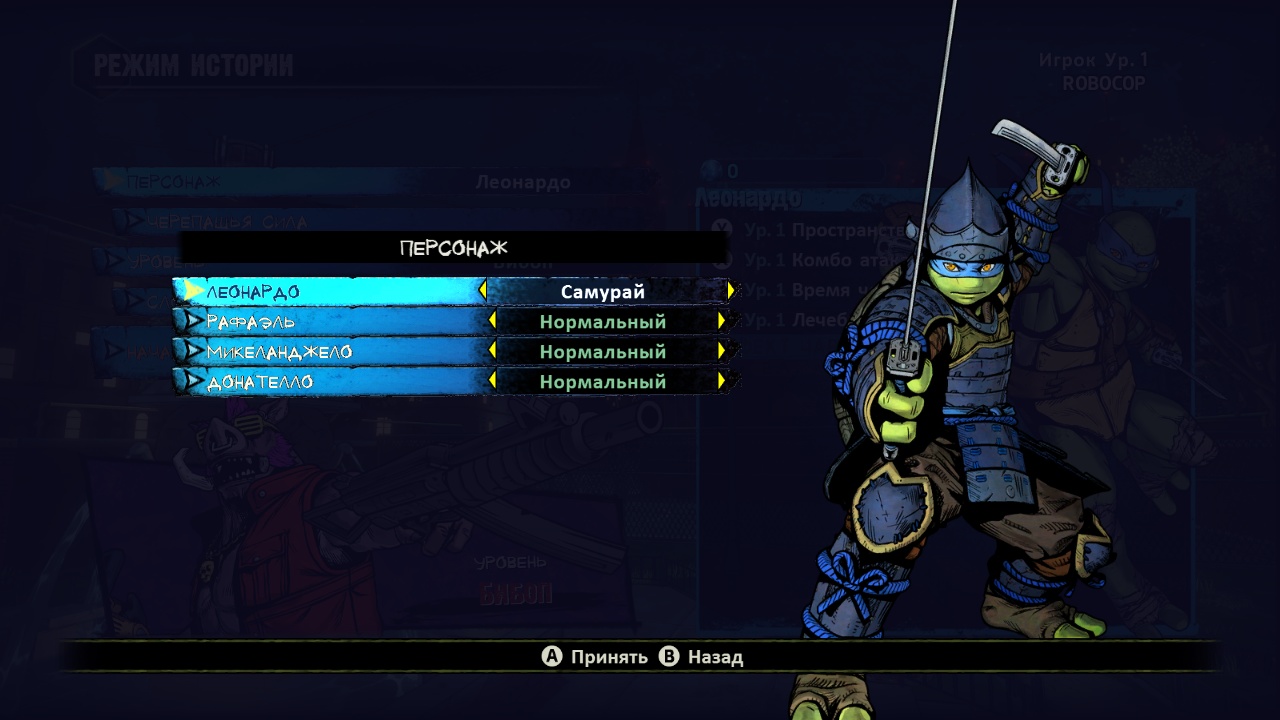Go back with Назад
Image resolution: width=1280 pixels, height=720 pixels.
[x=702, y=657]
